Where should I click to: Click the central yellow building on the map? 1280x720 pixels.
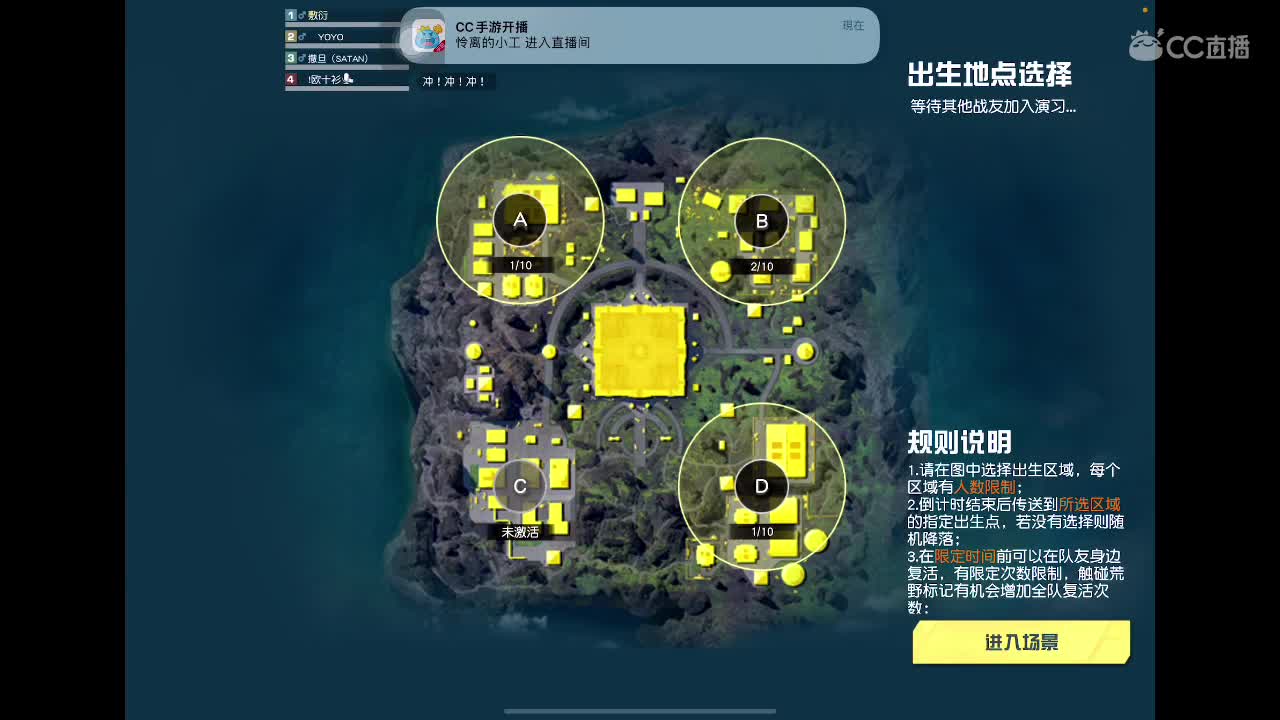pyautogui.click(x=639, y=351)
